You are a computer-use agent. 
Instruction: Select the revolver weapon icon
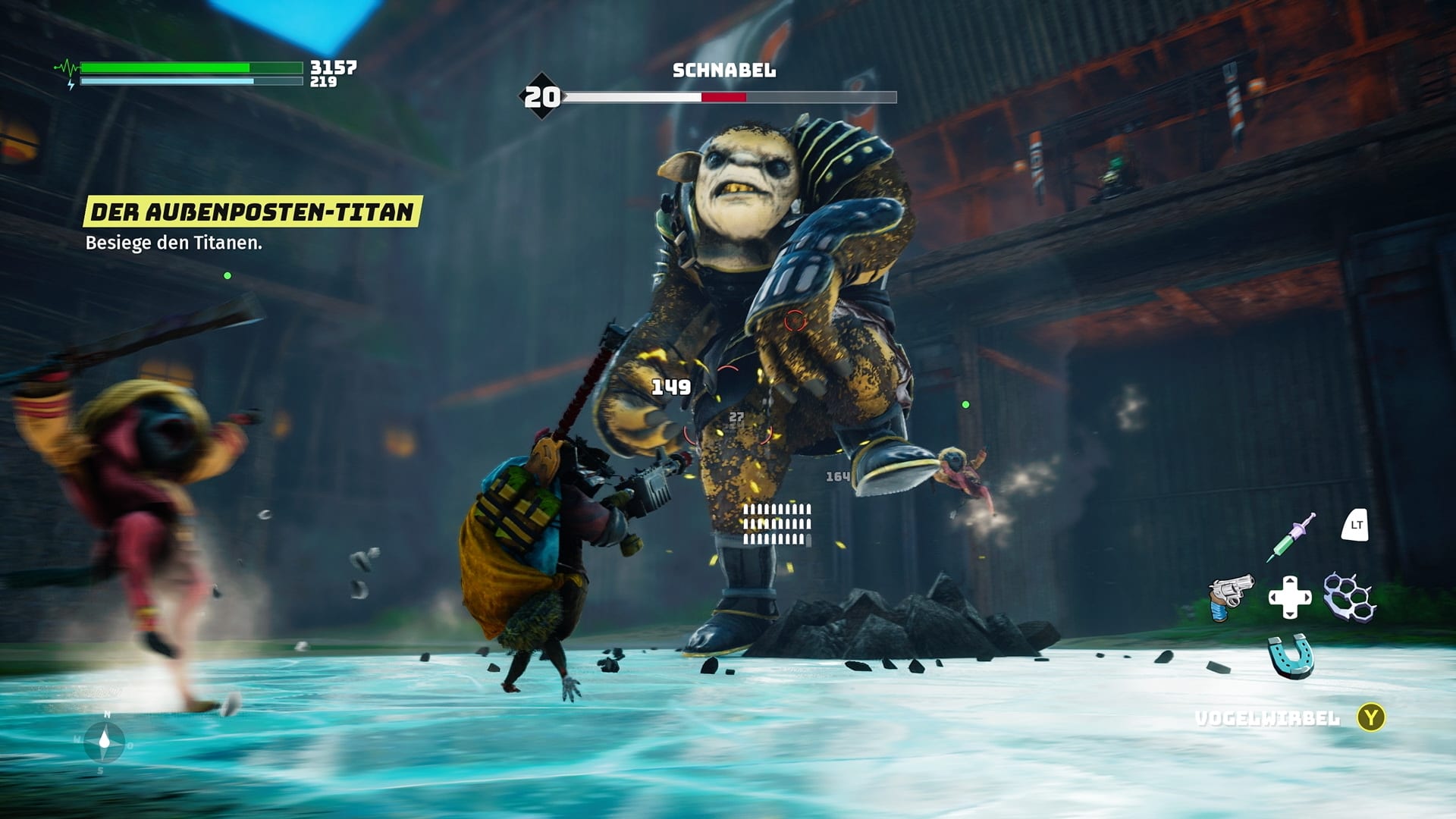[x=1230, y=597]
